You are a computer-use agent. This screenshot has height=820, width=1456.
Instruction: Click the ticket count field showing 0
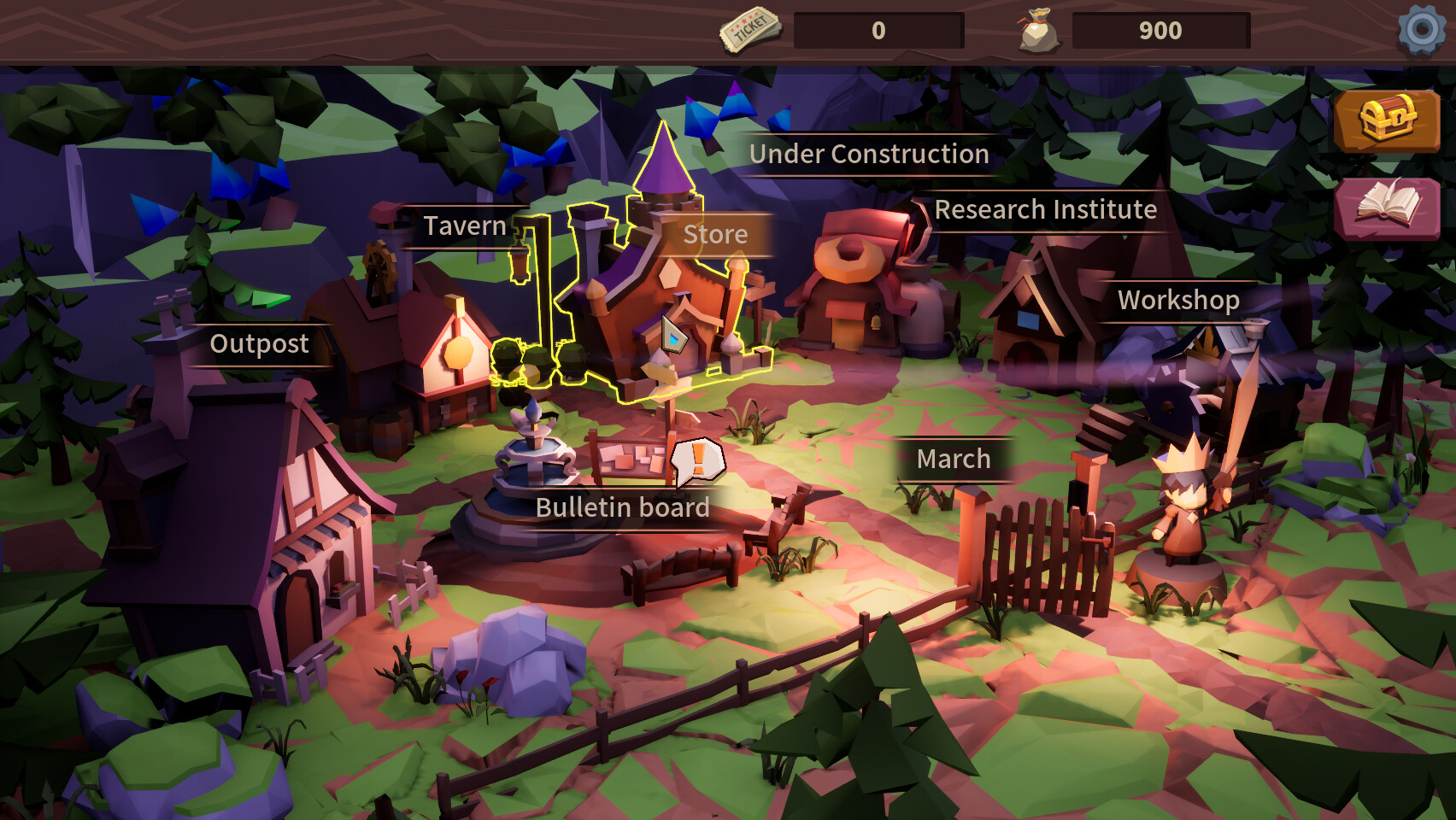coord(880,32)
